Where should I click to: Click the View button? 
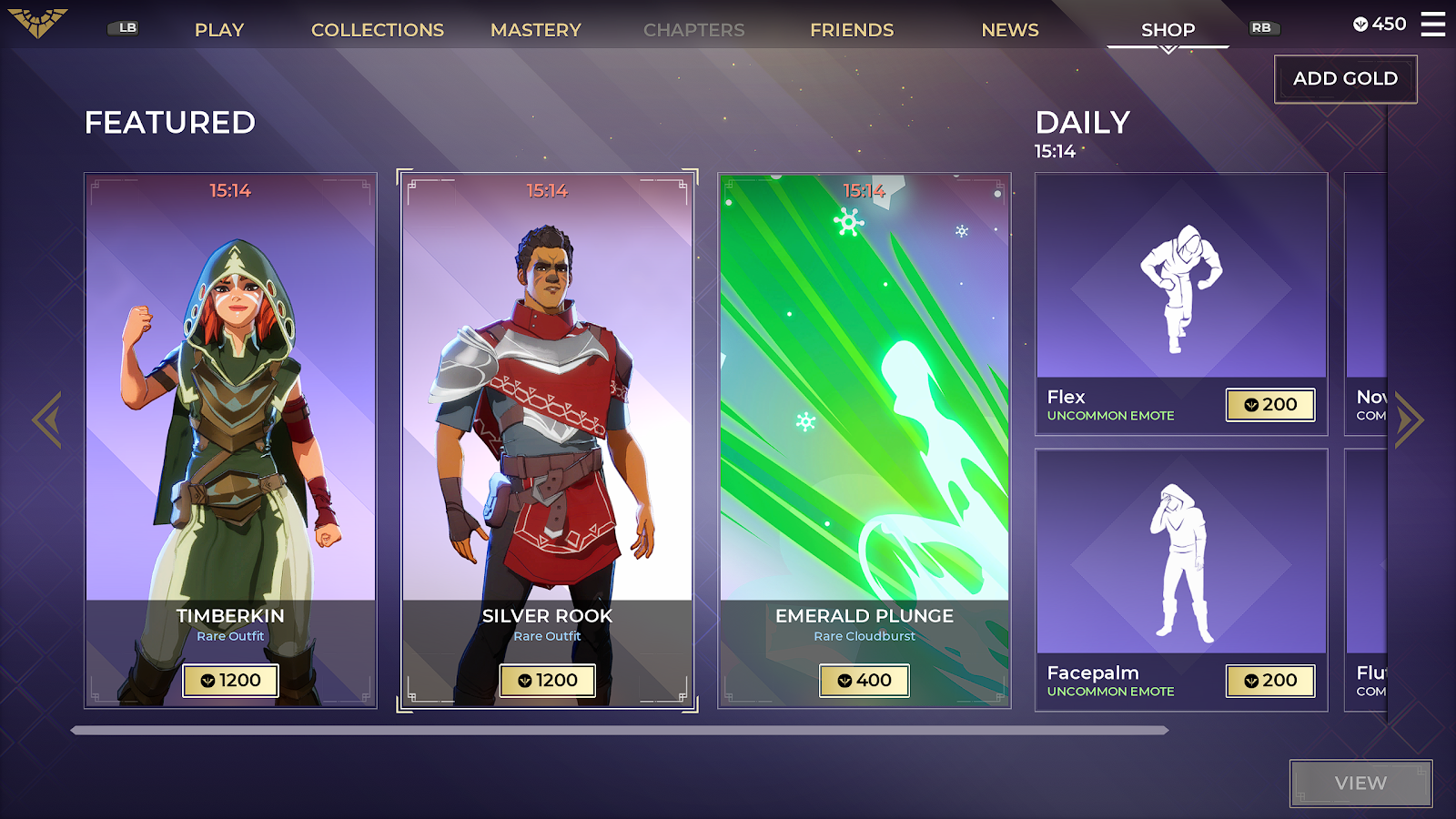[x=1360, y=784]
